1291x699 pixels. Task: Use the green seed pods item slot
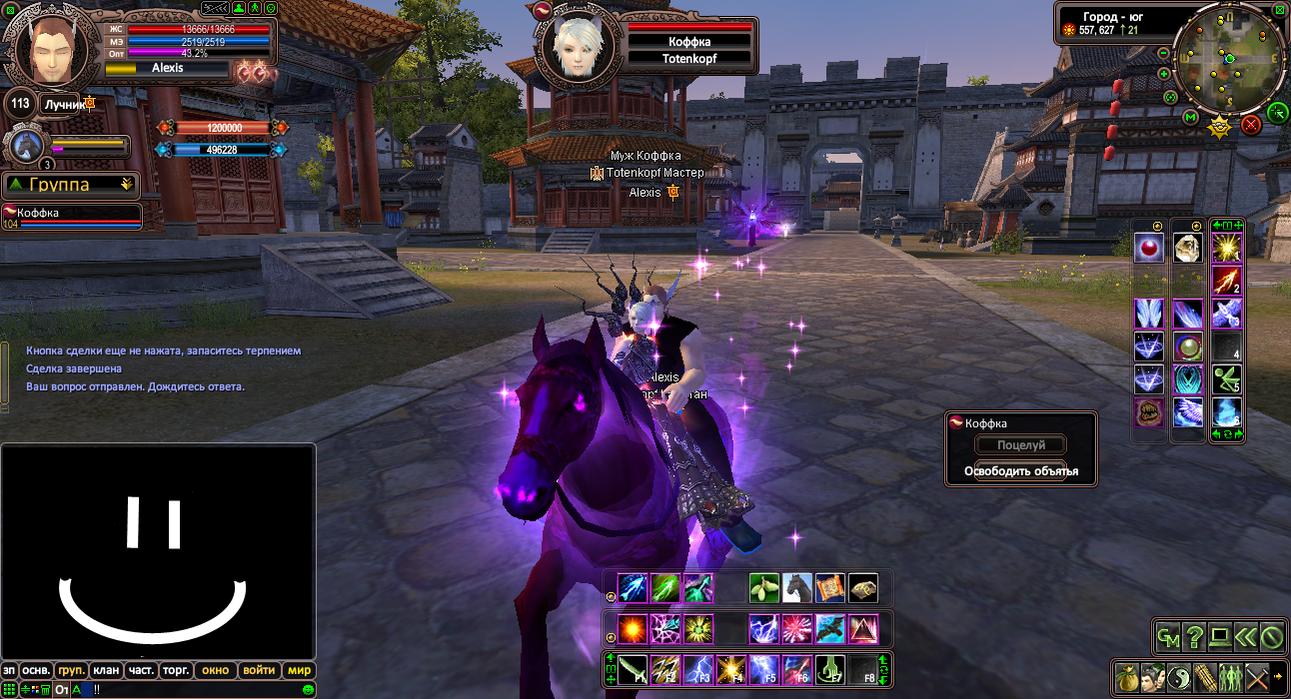pos(764,588)
